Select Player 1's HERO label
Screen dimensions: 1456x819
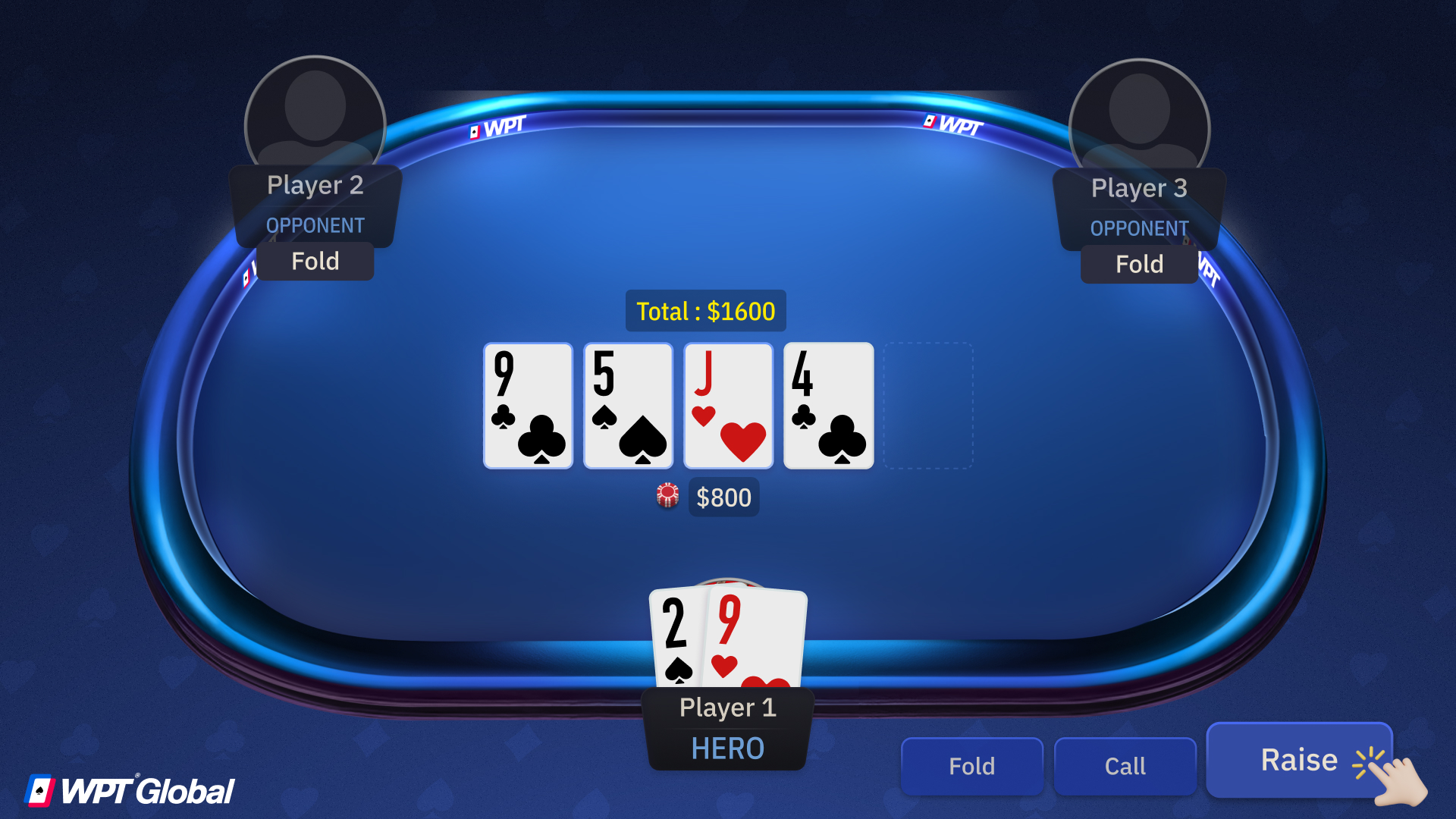point(726,748)
